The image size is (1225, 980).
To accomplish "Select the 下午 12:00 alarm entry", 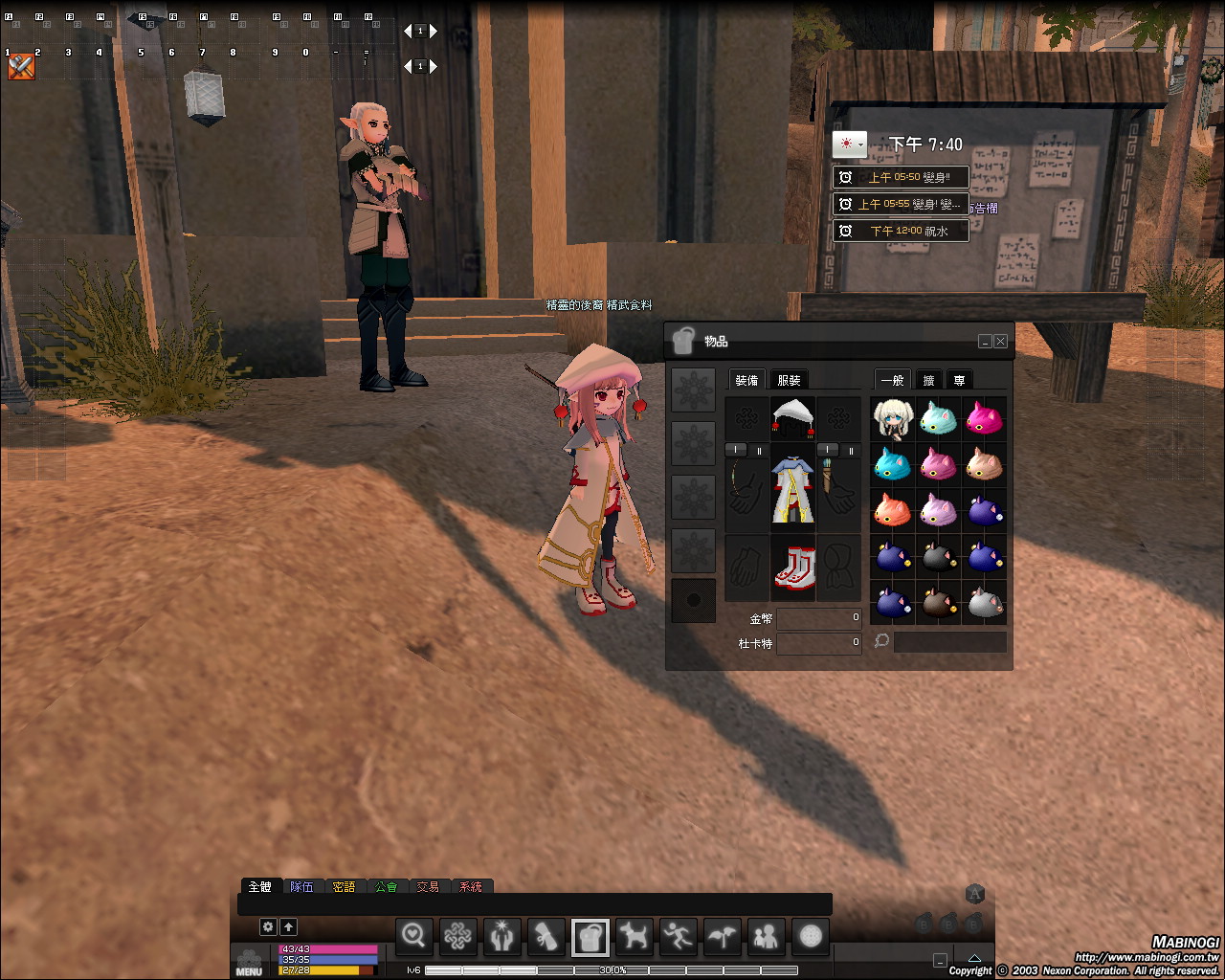I will tap(901, 231).
